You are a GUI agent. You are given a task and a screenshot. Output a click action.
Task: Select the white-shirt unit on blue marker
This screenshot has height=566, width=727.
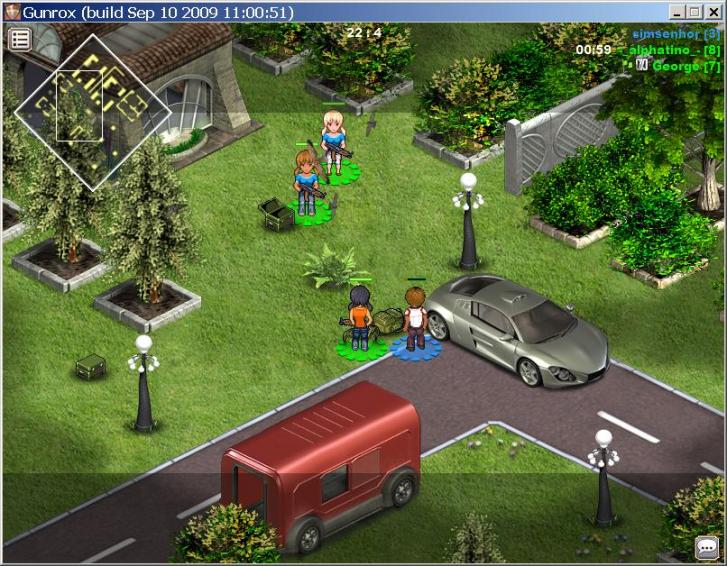tap(414, 315)
